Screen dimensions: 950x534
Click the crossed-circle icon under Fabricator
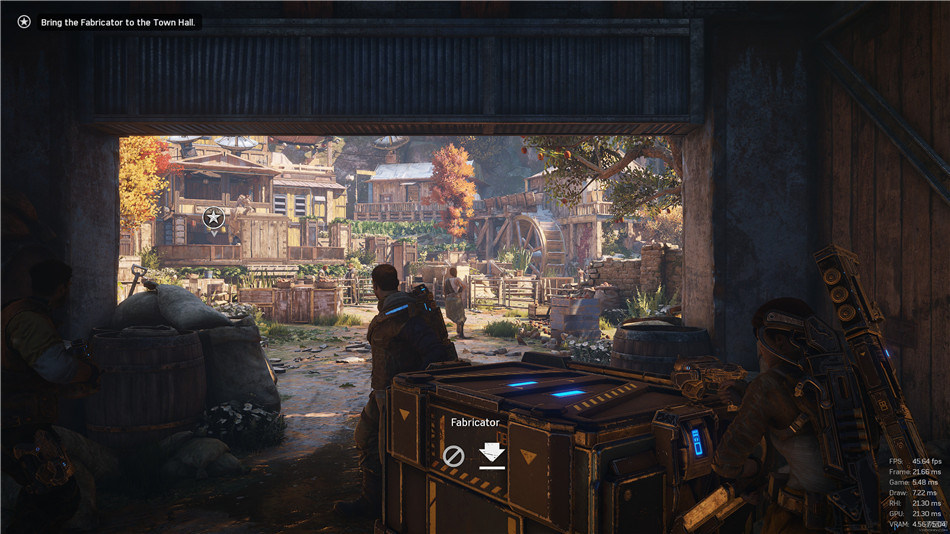pos(453,456)
